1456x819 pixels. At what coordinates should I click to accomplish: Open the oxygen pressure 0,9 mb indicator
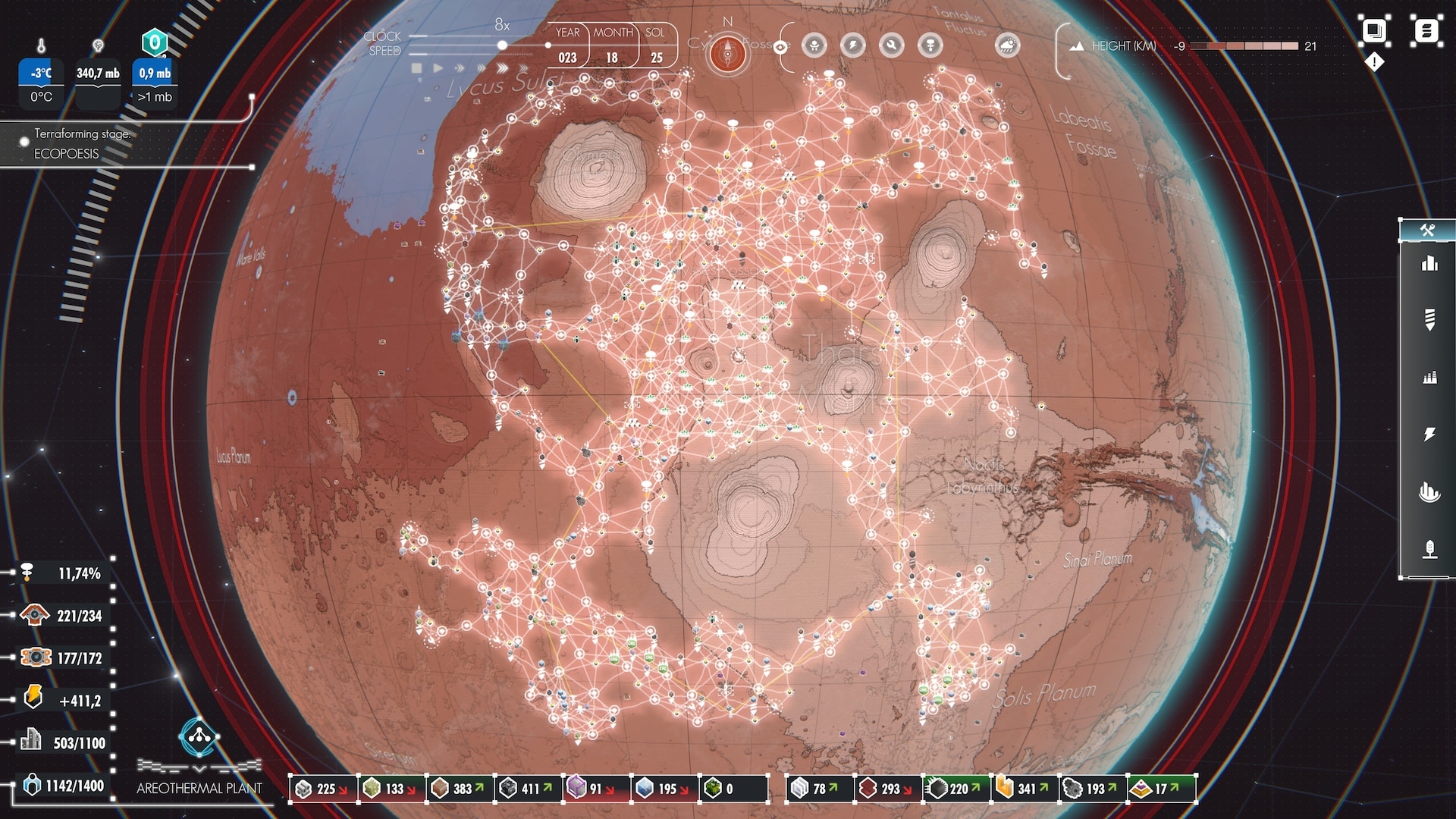pos(155,74)
